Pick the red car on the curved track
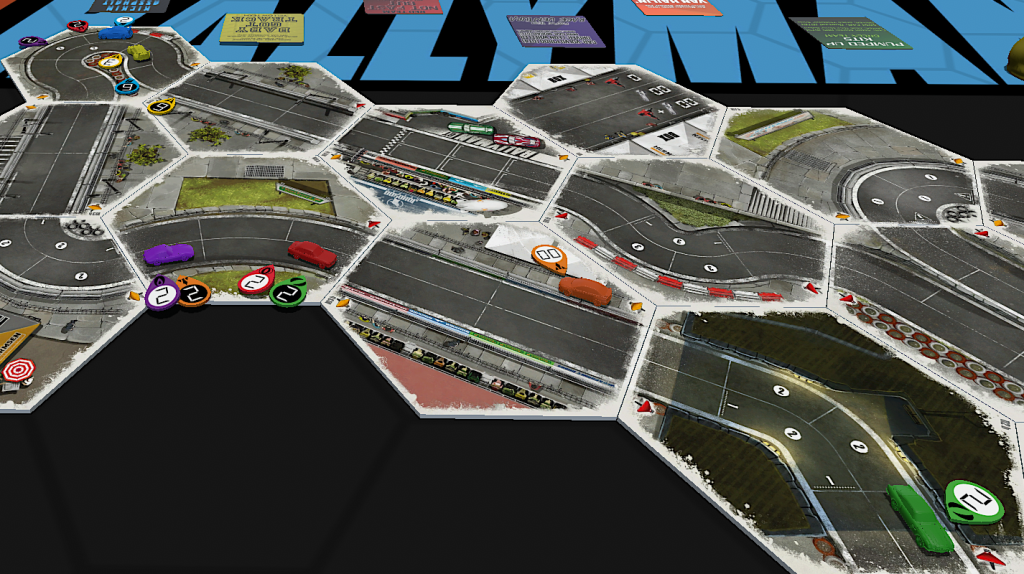 click(312, 254)
